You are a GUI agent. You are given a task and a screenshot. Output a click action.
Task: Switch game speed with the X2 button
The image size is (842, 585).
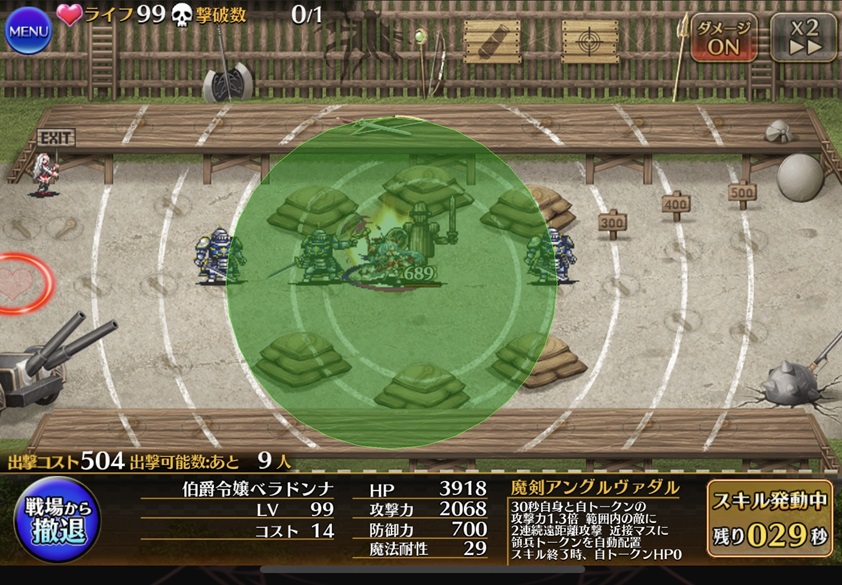pyautogui.click(x=803, y=38)
